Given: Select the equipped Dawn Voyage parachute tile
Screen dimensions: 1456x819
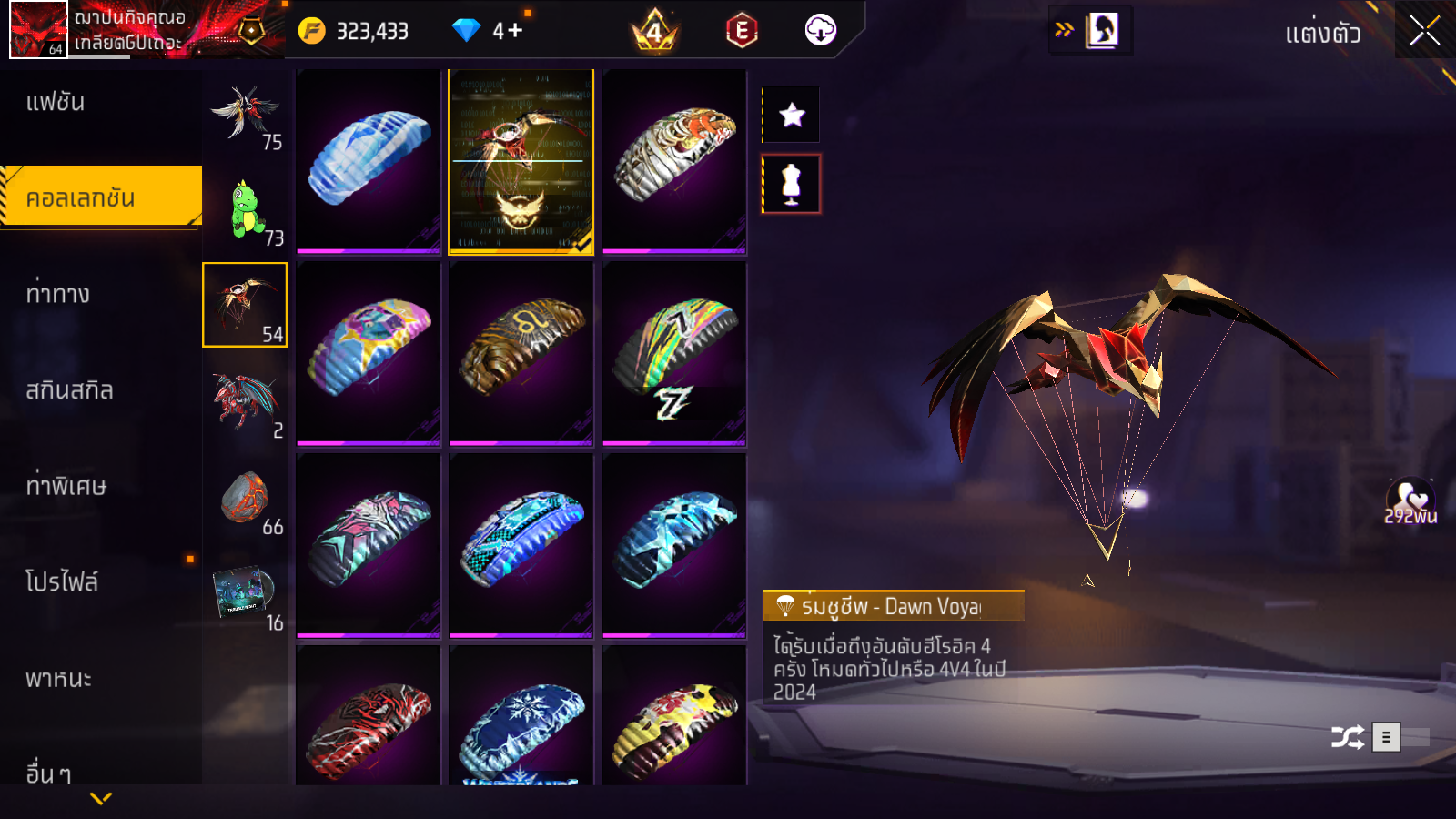Looking at the screenshot, I should point(521,160).
